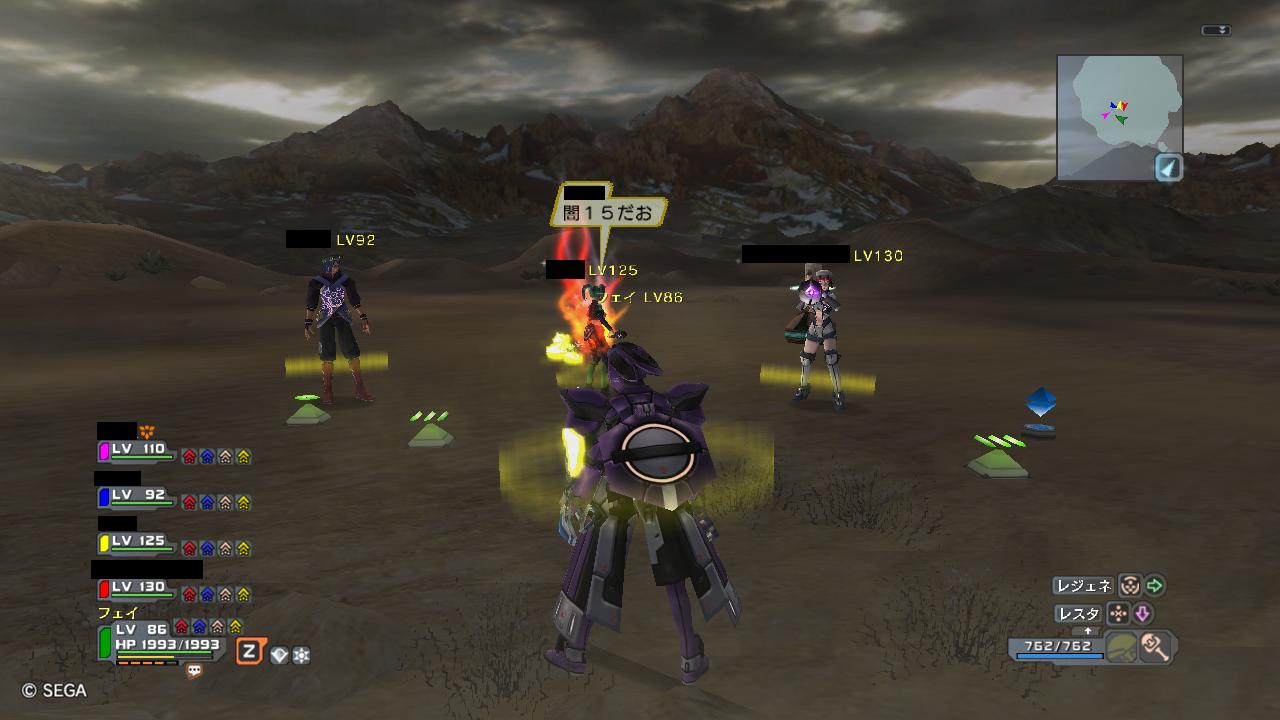
Task: Select the green shield-shaped weapon slot
Action: click(x=1122, y=646)
